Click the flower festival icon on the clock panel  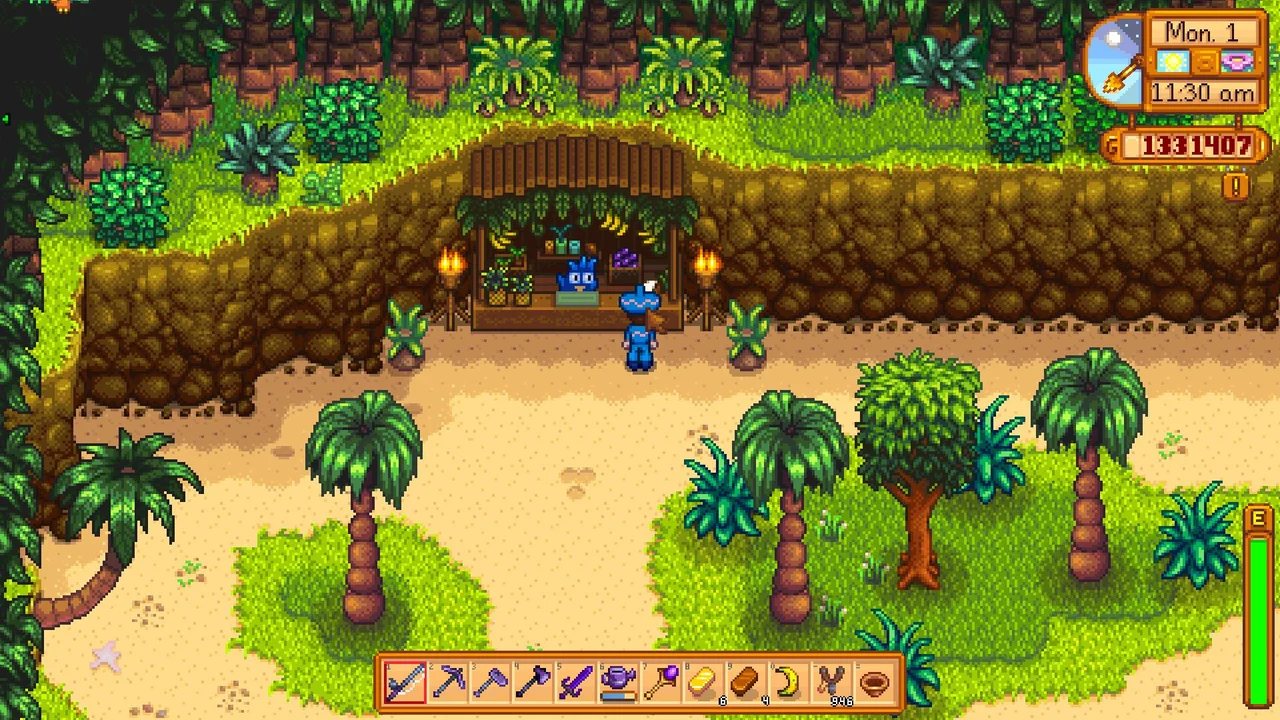[x=1237, y=62]
